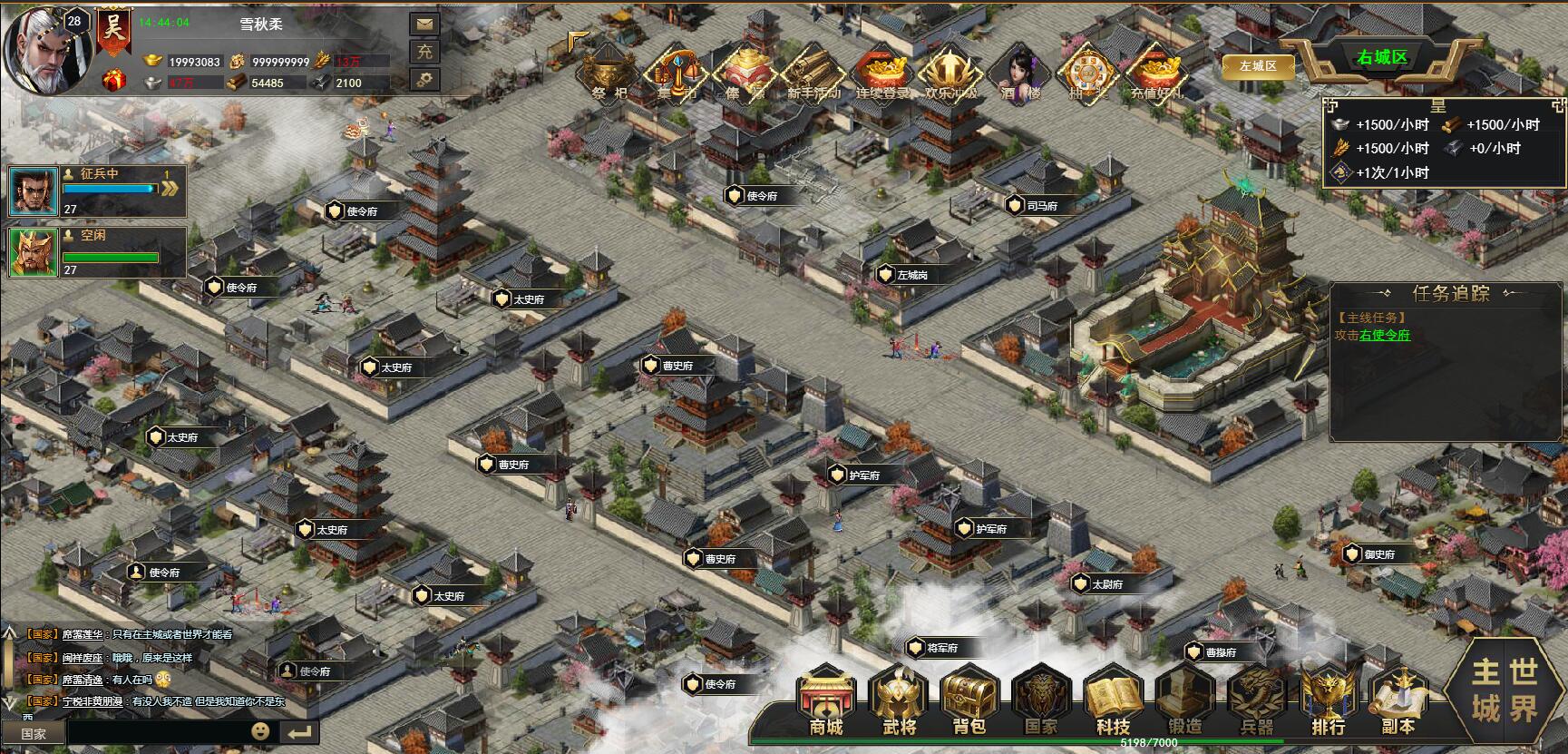This screenshot has width=1568, height=754.
Task: Follow the 右使令府 quest link
Action: pos(1385,335)
